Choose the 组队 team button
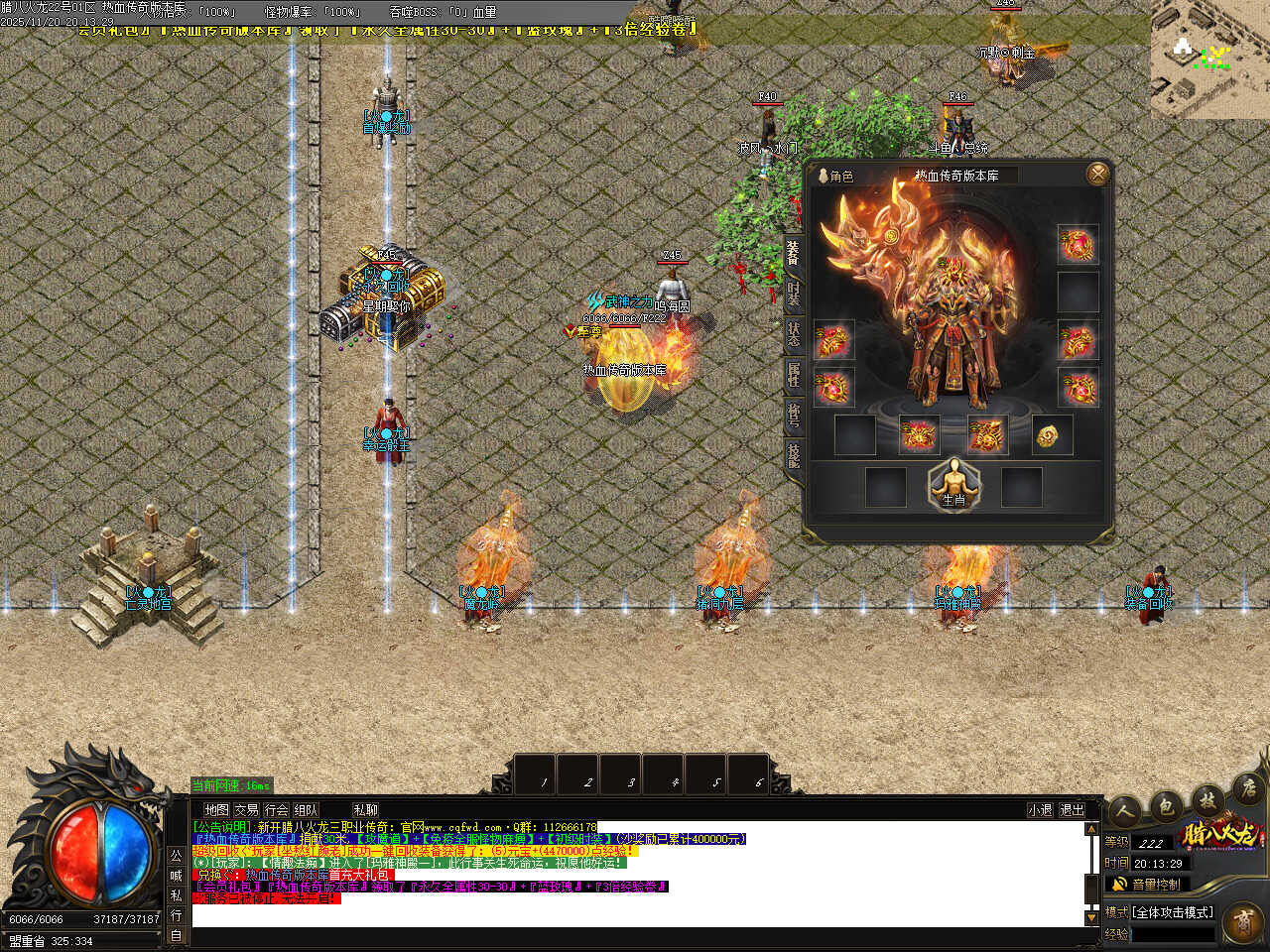This screenshot has height=952, width=1270. pyautogui.click(x=307, y=810)
